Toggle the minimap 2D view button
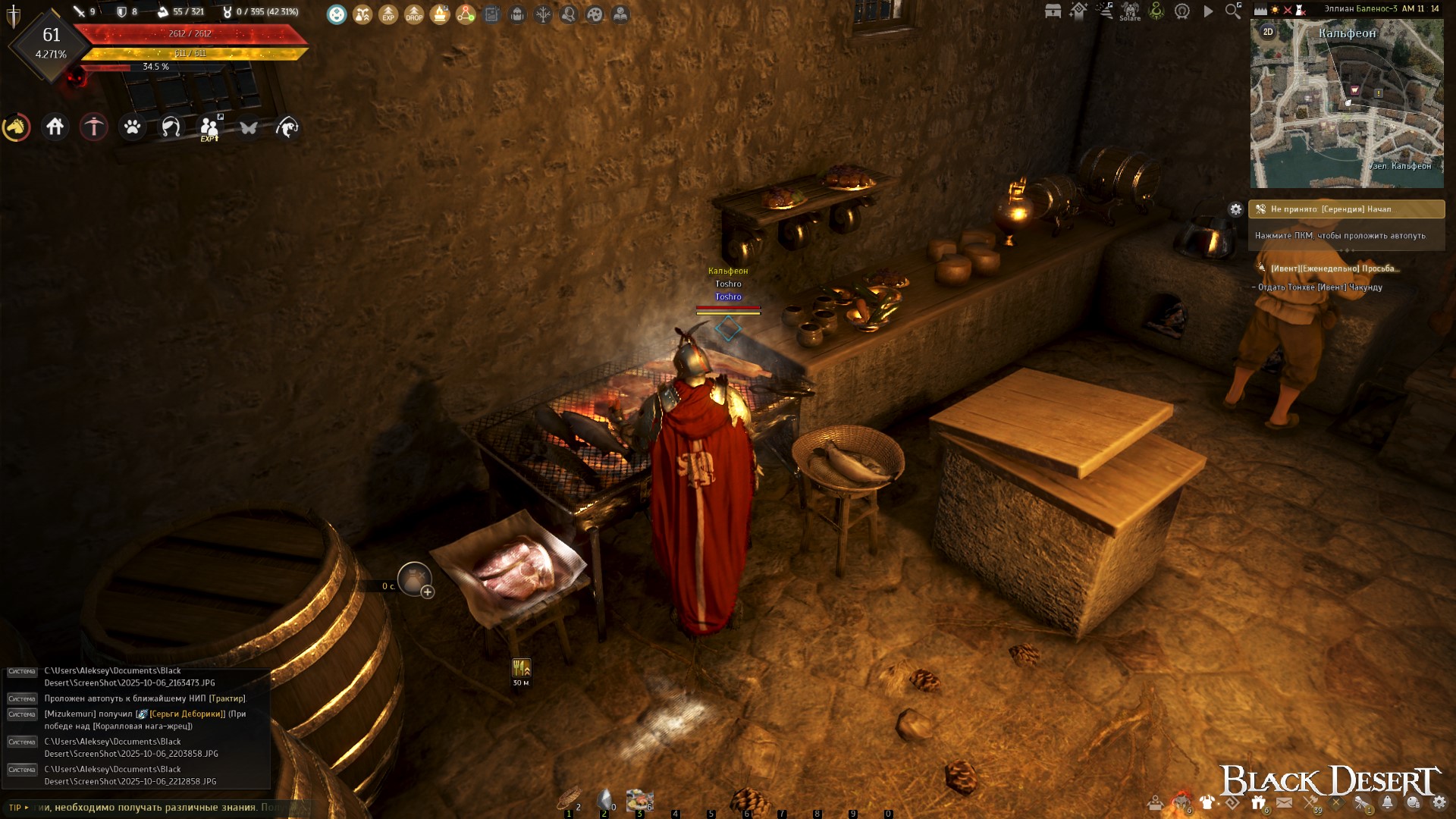 [1268, 32]
